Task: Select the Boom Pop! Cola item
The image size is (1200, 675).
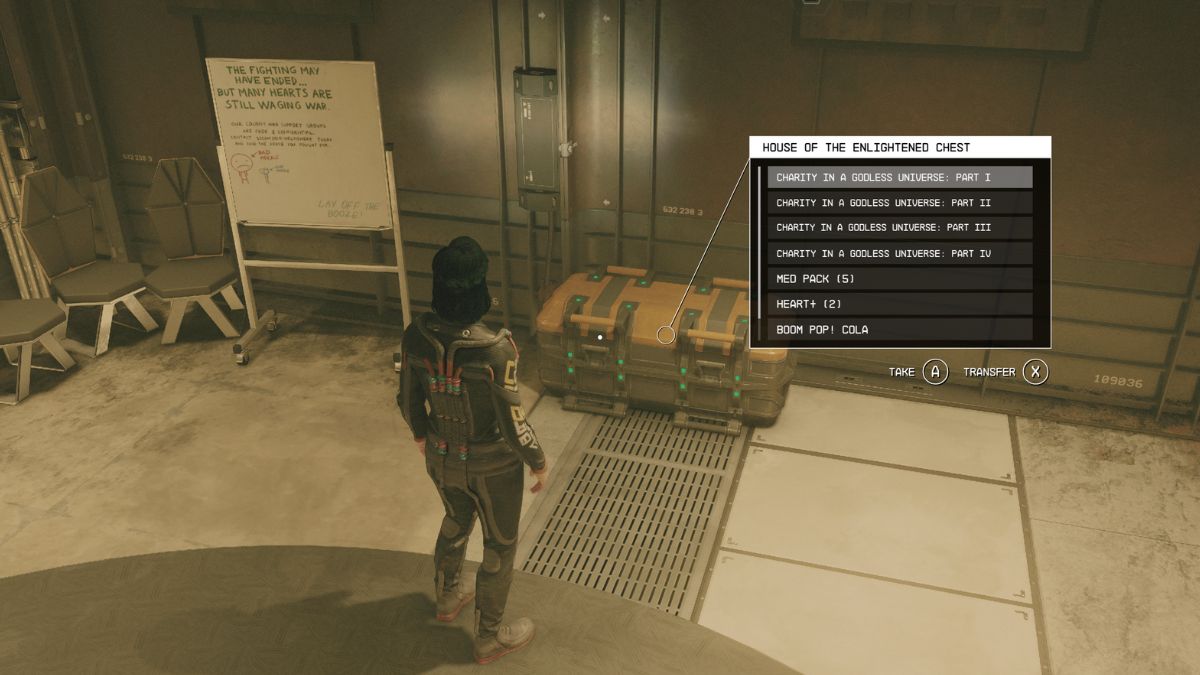Action: [899, 329]
